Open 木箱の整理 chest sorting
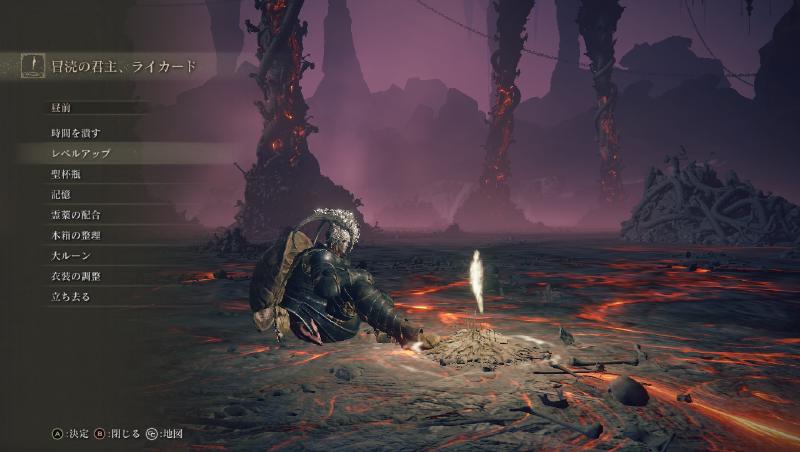The height and width of the screenshot is (452, 800). click(x=76, y=235)
